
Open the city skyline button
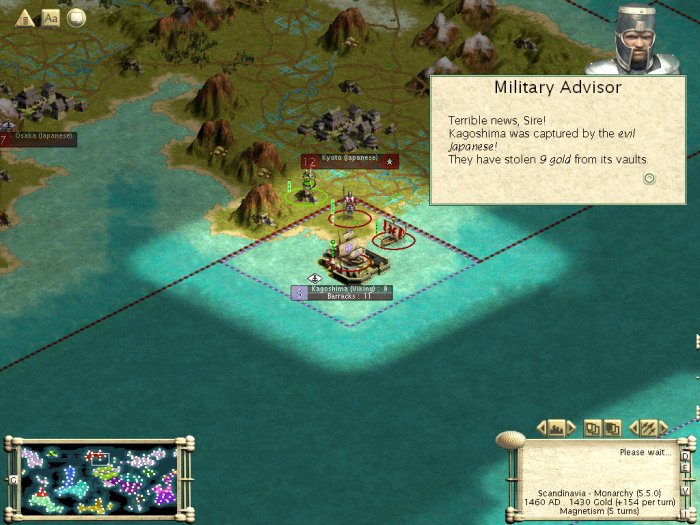pyautogui.click(x=557, y=428)
